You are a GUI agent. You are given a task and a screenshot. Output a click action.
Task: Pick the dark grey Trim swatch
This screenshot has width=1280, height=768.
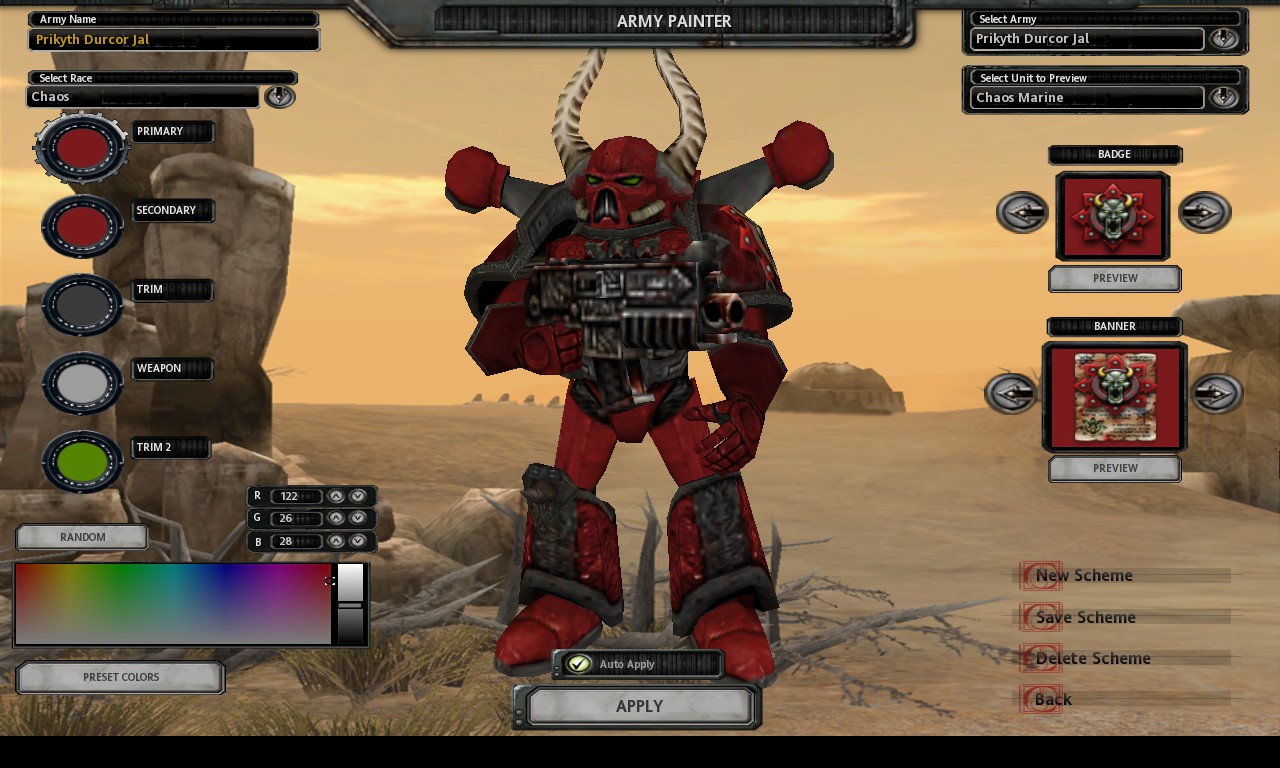(x=82, y=304)
